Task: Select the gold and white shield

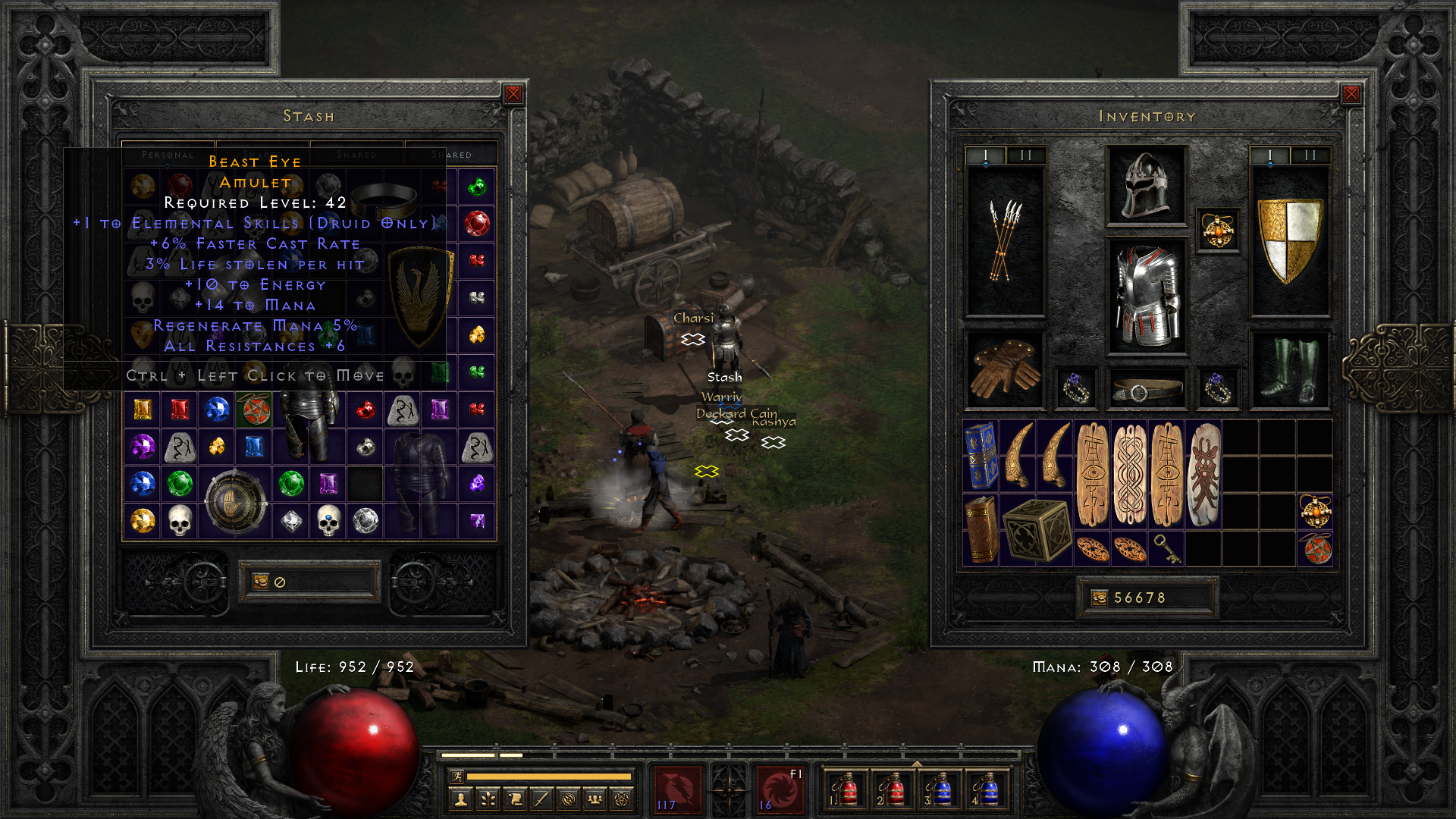Action: [1289, 241]
